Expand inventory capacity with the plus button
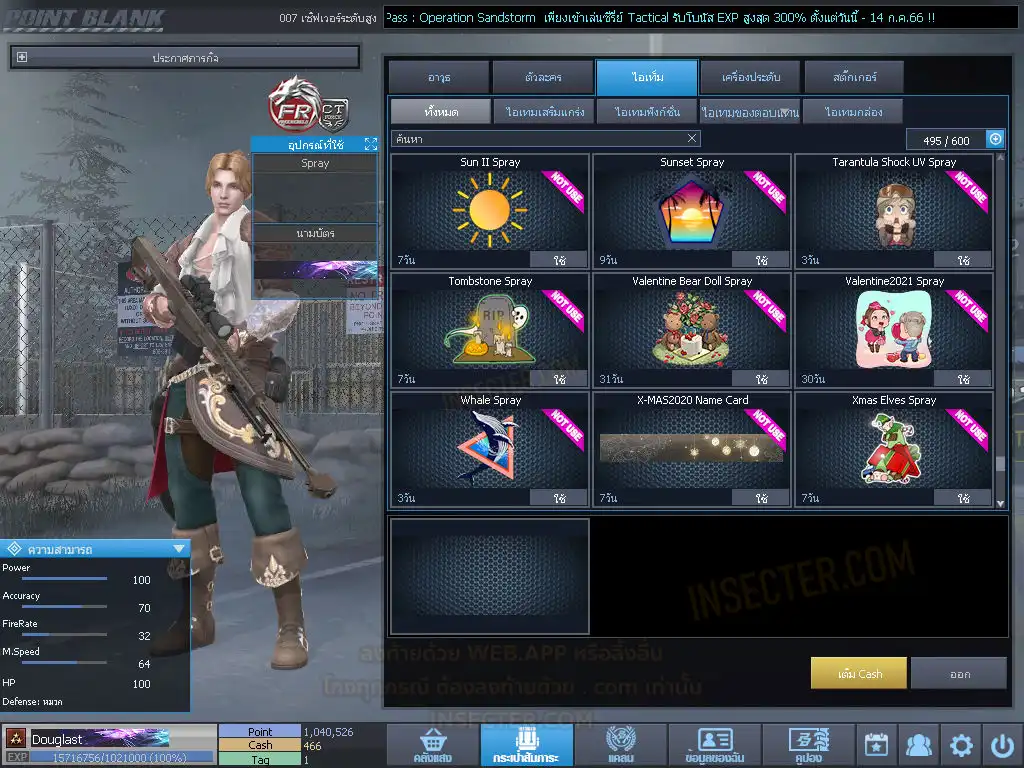1024x768 pixels. pos(995,139)
